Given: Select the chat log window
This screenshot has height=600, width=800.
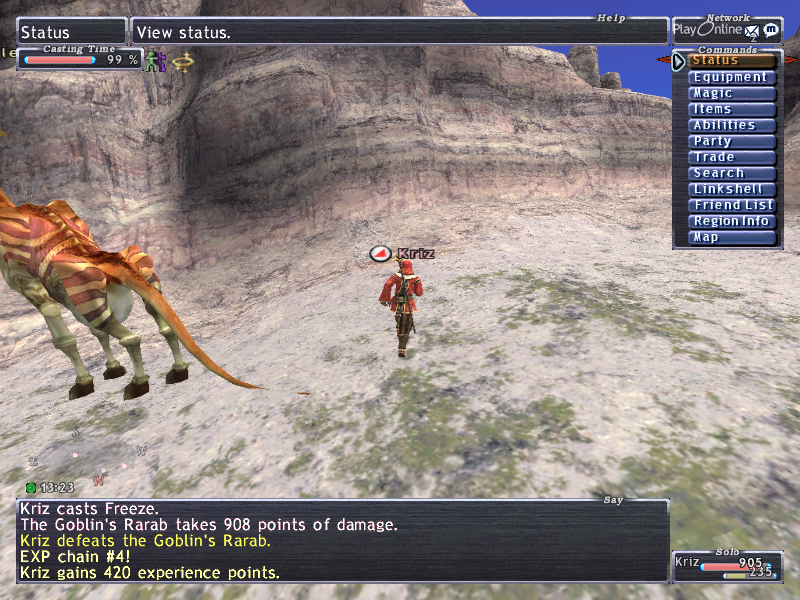Looking at the screenshot, I should coord(342,541).
